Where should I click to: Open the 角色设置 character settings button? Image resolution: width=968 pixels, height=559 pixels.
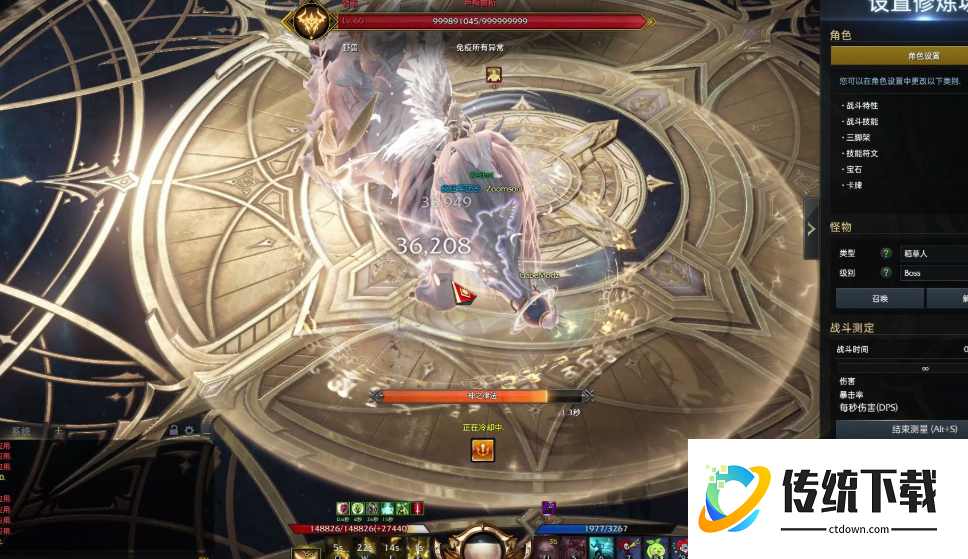(x=922, y=56)
